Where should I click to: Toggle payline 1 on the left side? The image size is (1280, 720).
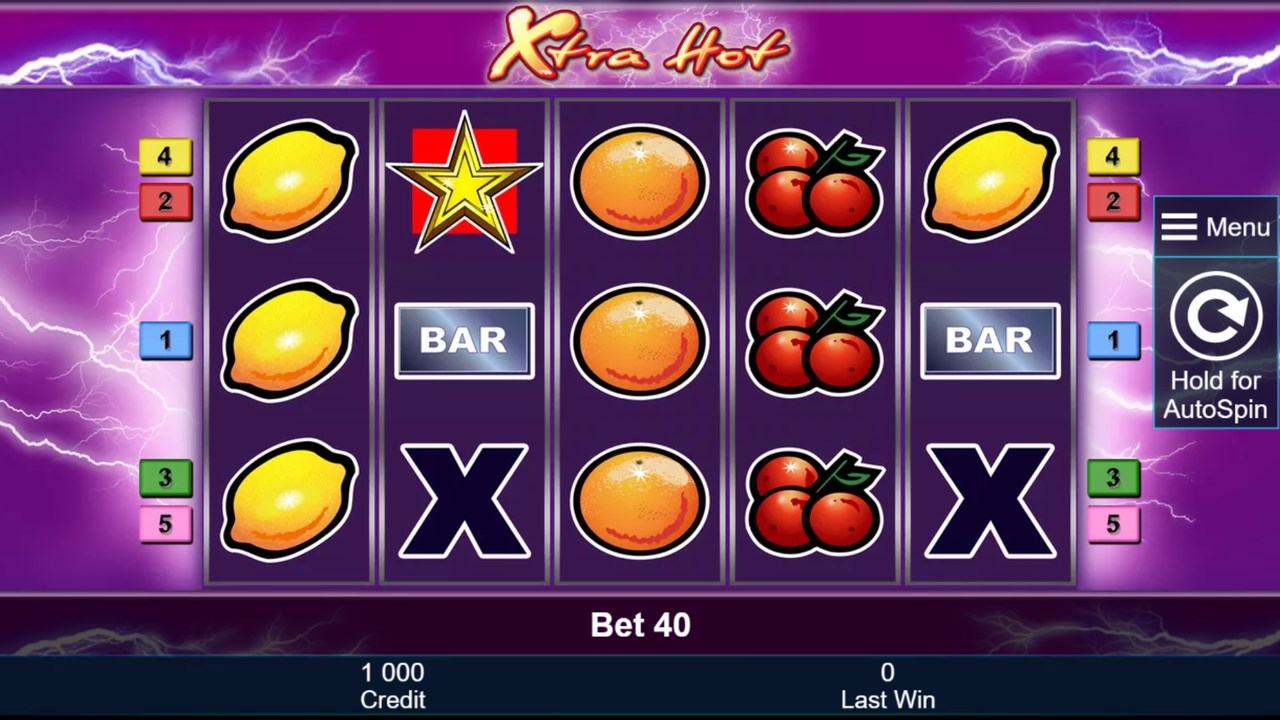coord(166,340)
